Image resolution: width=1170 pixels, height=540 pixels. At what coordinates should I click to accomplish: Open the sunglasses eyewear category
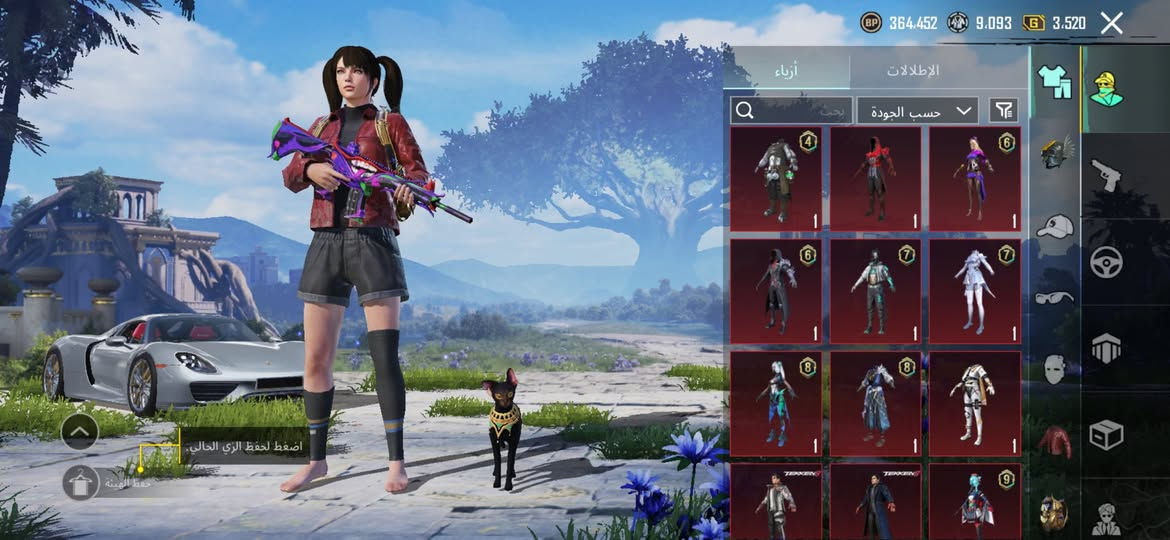(x=1054, y=297)
